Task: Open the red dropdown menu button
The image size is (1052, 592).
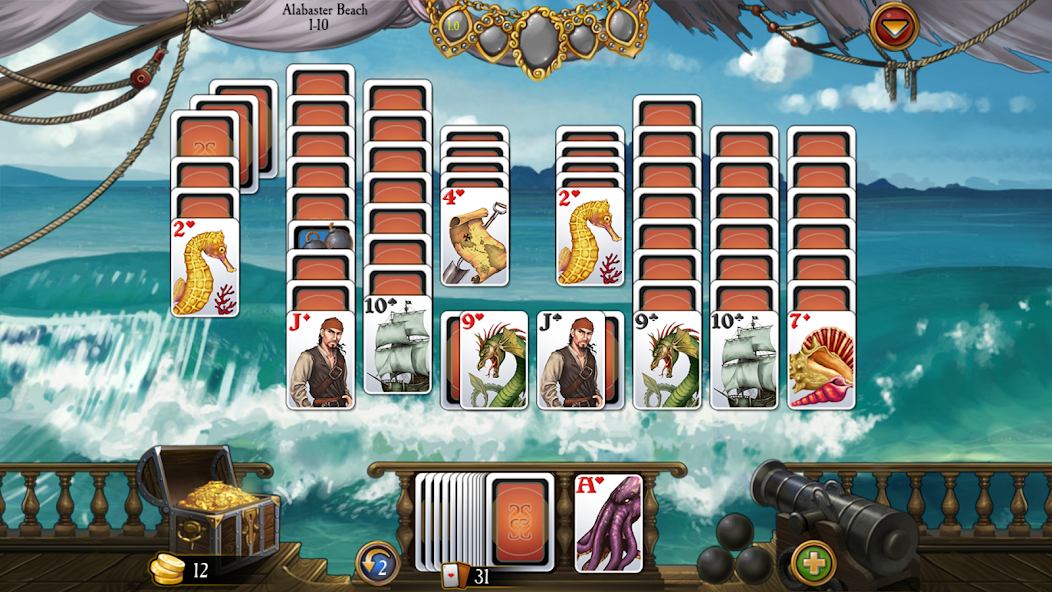Action: [894, 26]
